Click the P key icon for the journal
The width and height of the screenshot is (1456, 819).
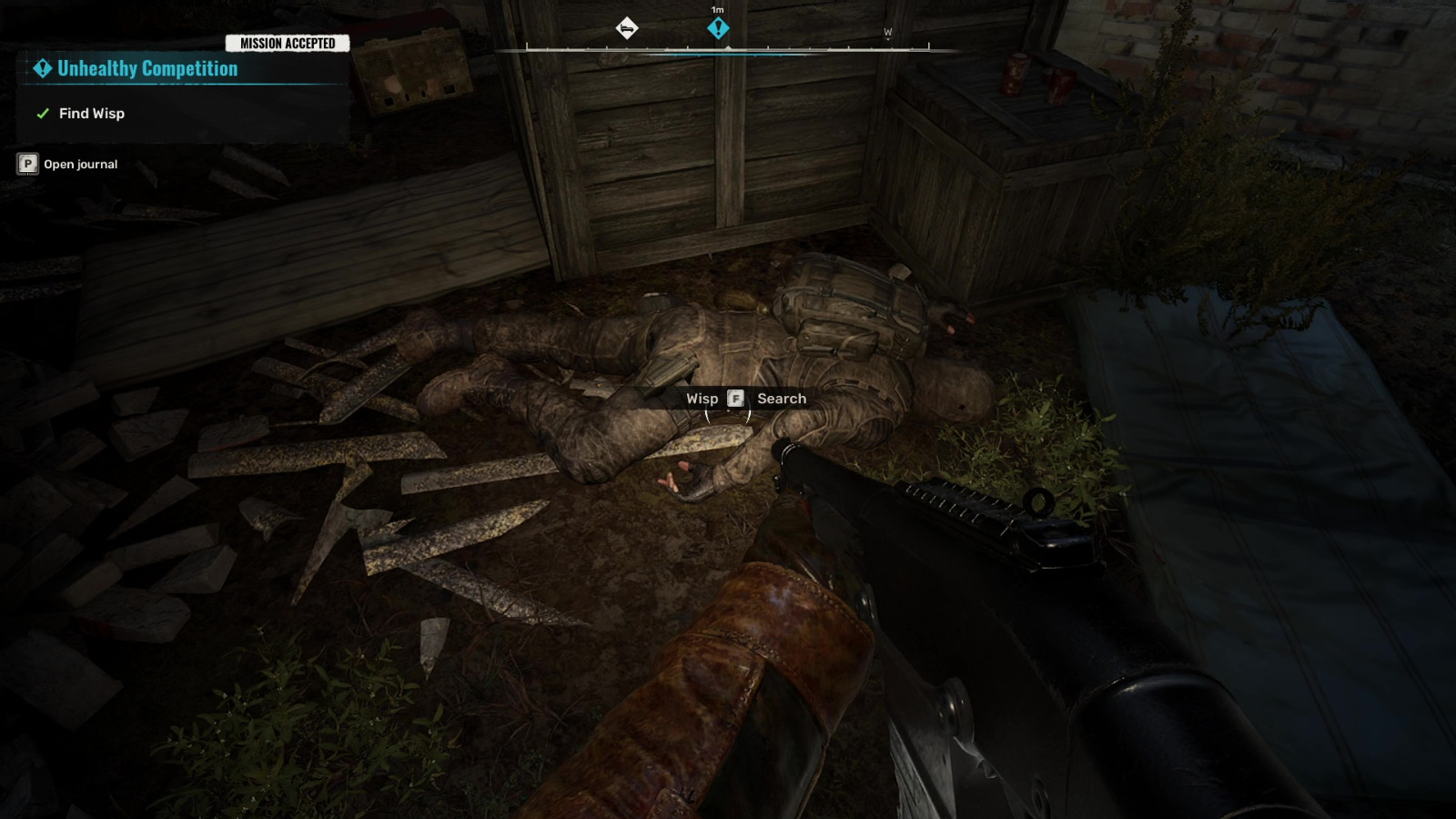pos(28,164)
